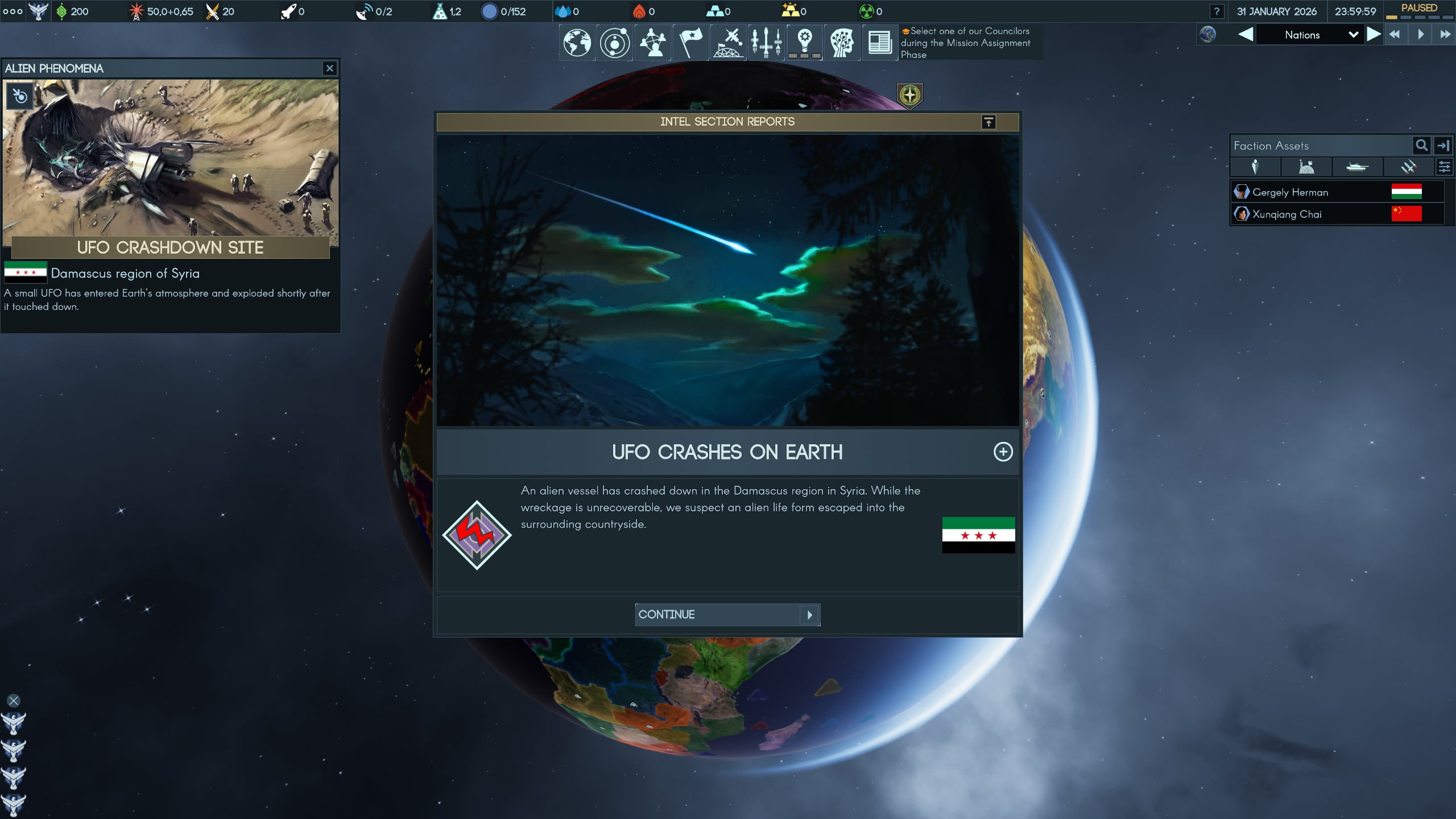Open the flag with star screen
Screen dimensions: 1456x819
click(690, 43)
